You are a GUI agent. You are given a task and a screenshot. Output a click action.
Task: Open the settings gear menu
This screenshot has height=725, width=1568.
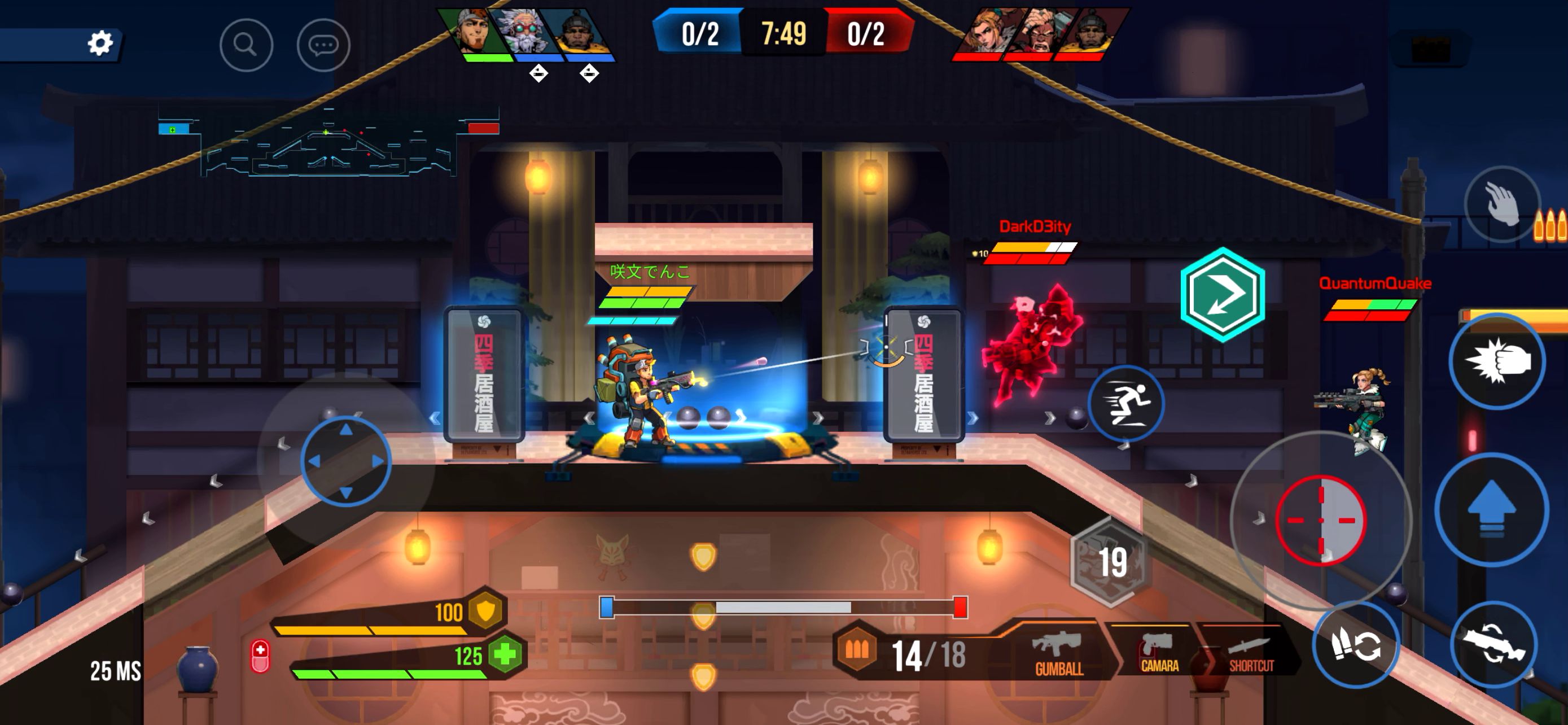102,44
